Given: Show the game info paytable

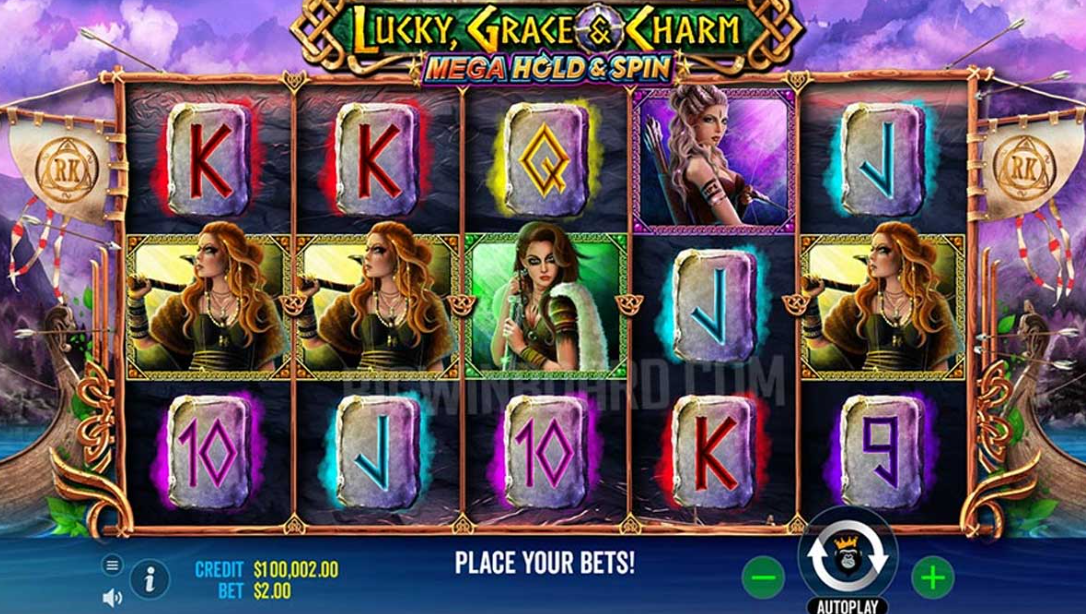Looking at the screenshot, I should 149,577.
